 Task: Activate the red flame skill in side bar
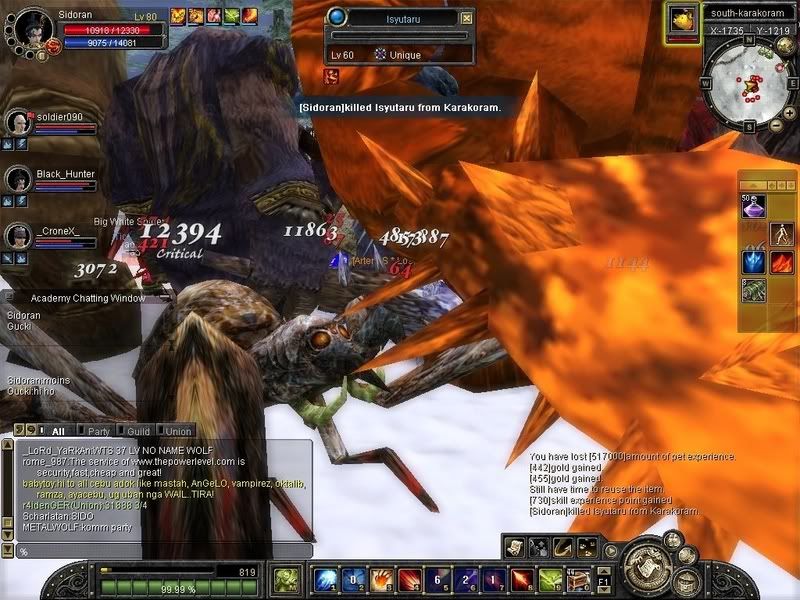point(781,262)
